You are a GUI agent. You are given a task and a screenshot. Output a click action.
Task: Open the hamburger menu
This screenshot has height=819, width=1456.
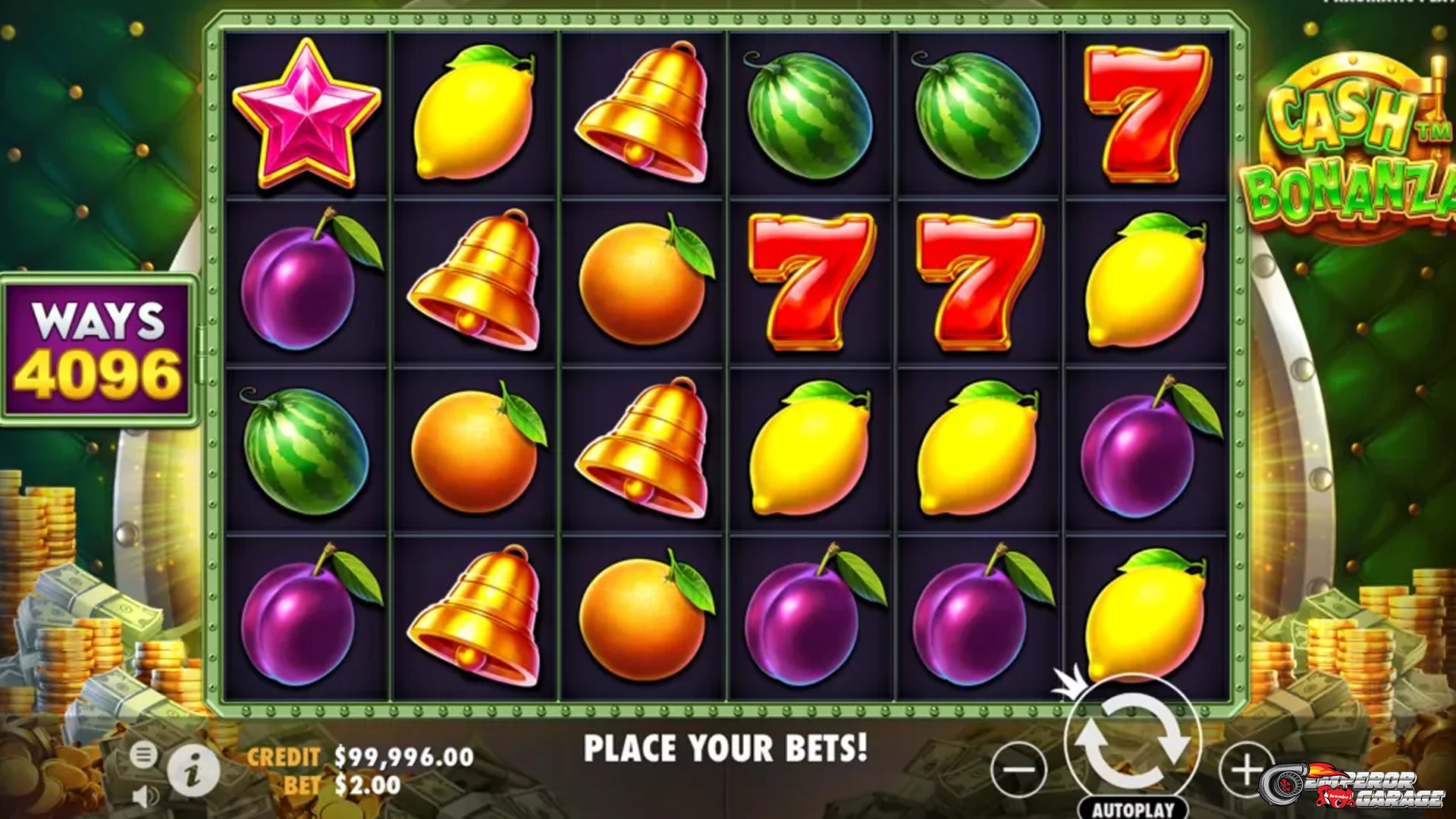click(143, 755)
